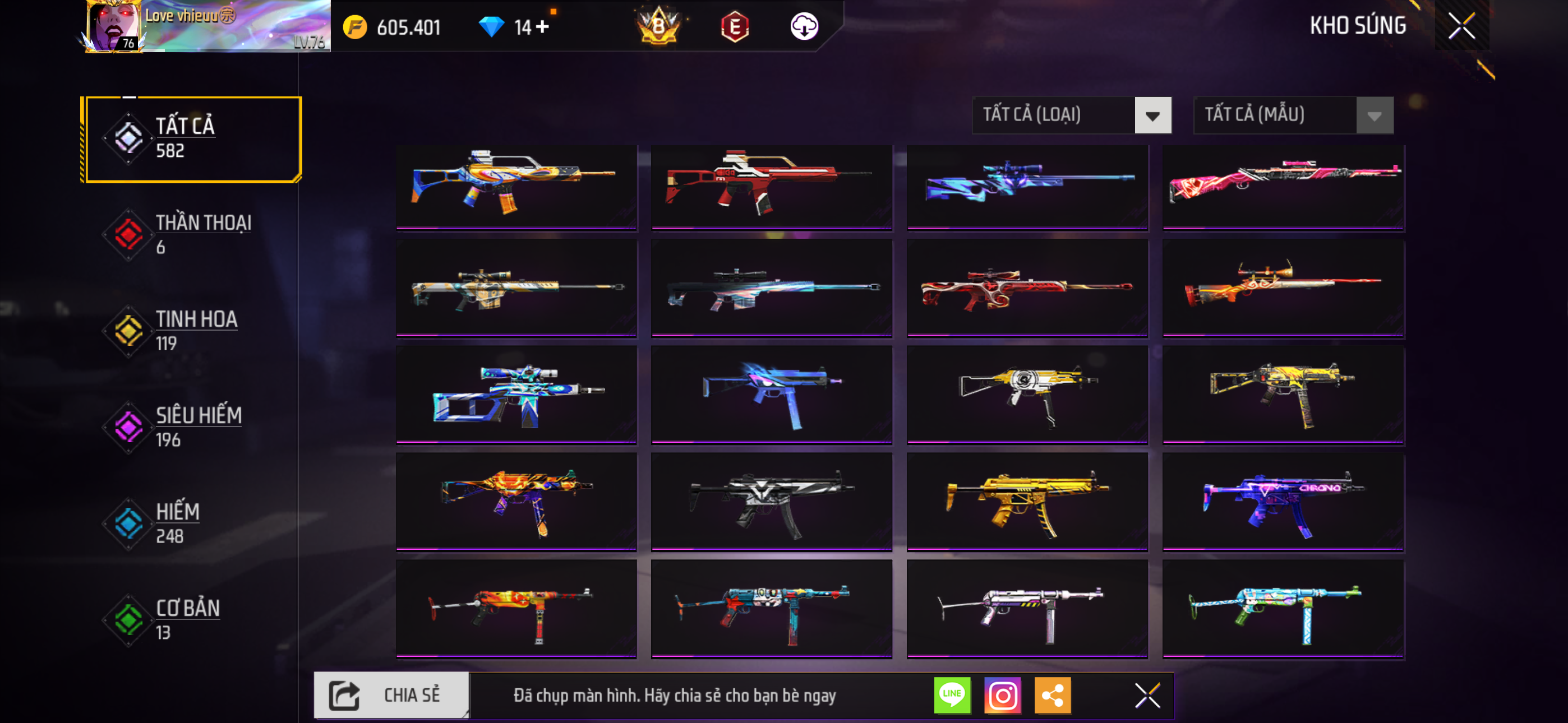
Task: Share screenshot to Instagram
Action: click(x=1003, y=695)
